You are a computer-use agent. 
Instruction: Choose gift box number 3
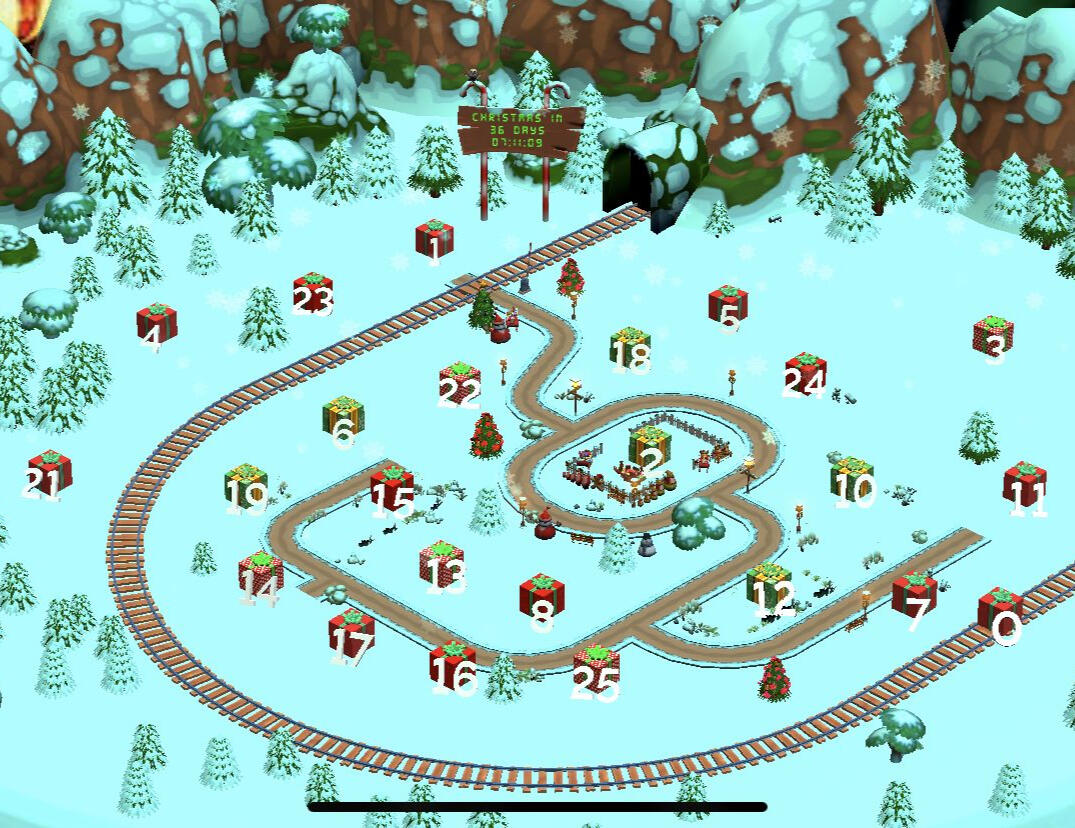tap(993, 336)
